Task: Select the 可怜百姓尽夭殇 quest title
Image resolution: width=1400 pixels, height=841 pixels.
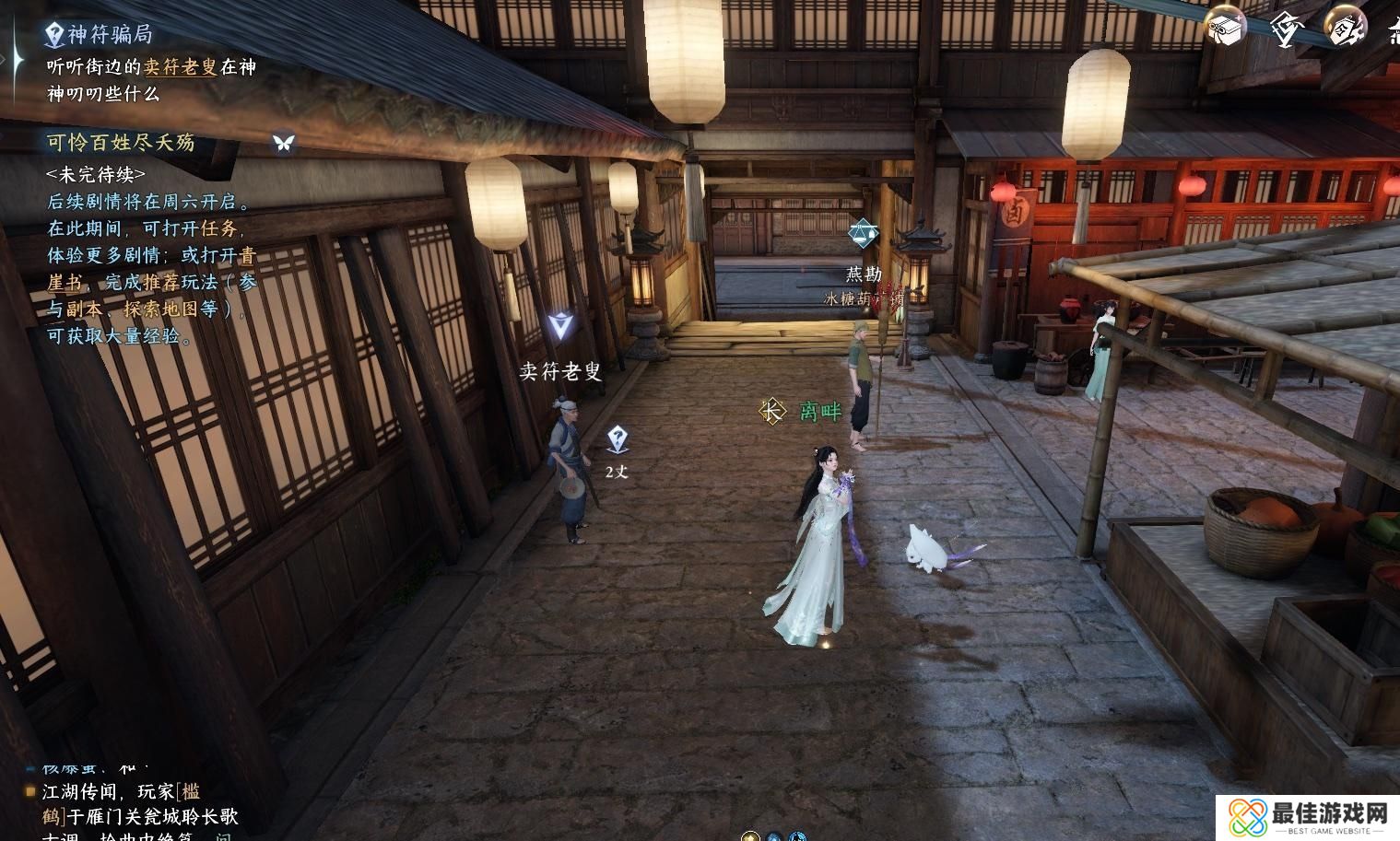Action: point(121,142)
